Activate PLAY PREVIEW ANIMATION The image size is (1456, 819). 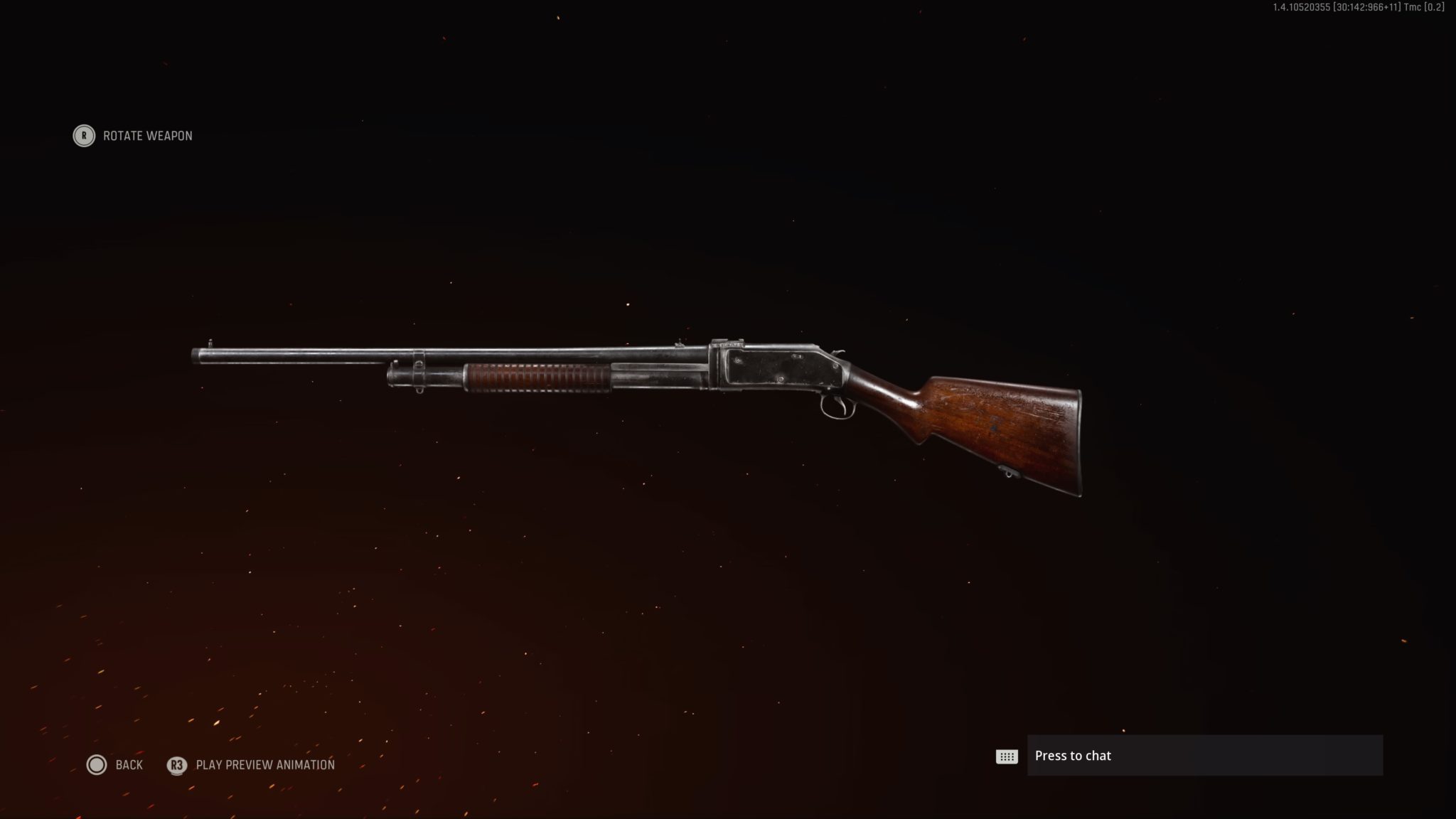267,765
